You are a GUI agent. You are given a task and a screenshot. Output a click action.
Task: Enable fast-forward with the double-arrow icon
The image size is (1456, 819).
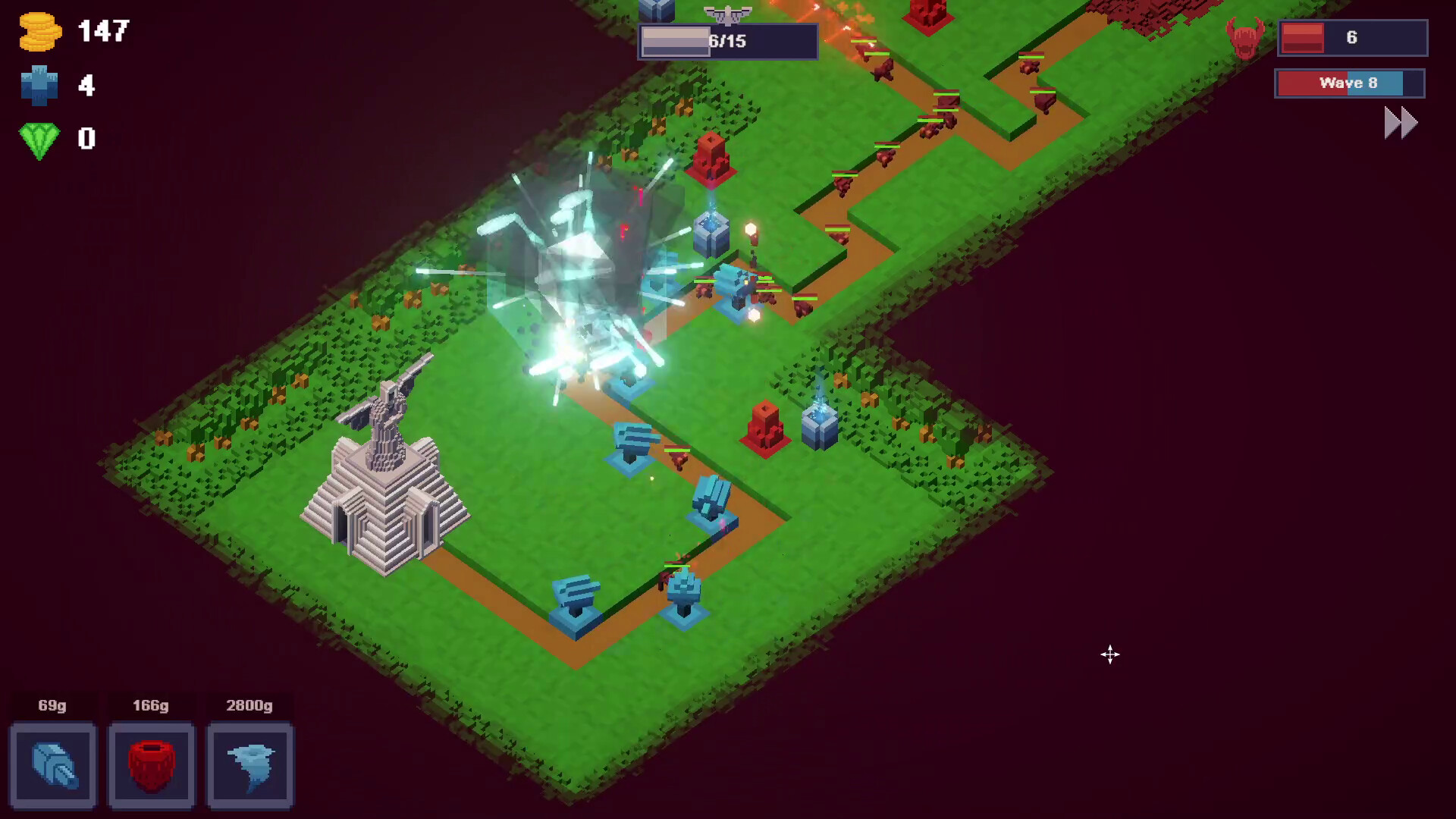coord(1399,122)
